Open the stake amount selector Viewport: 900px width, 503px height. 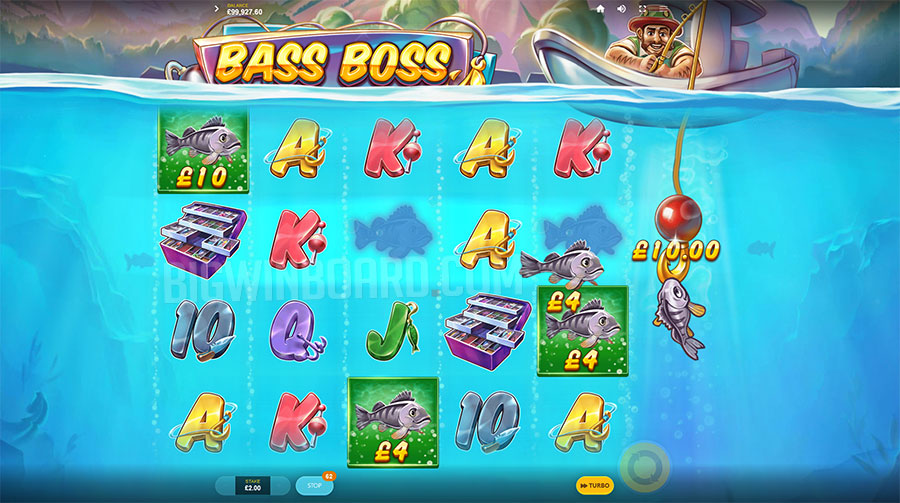point(252,485)
